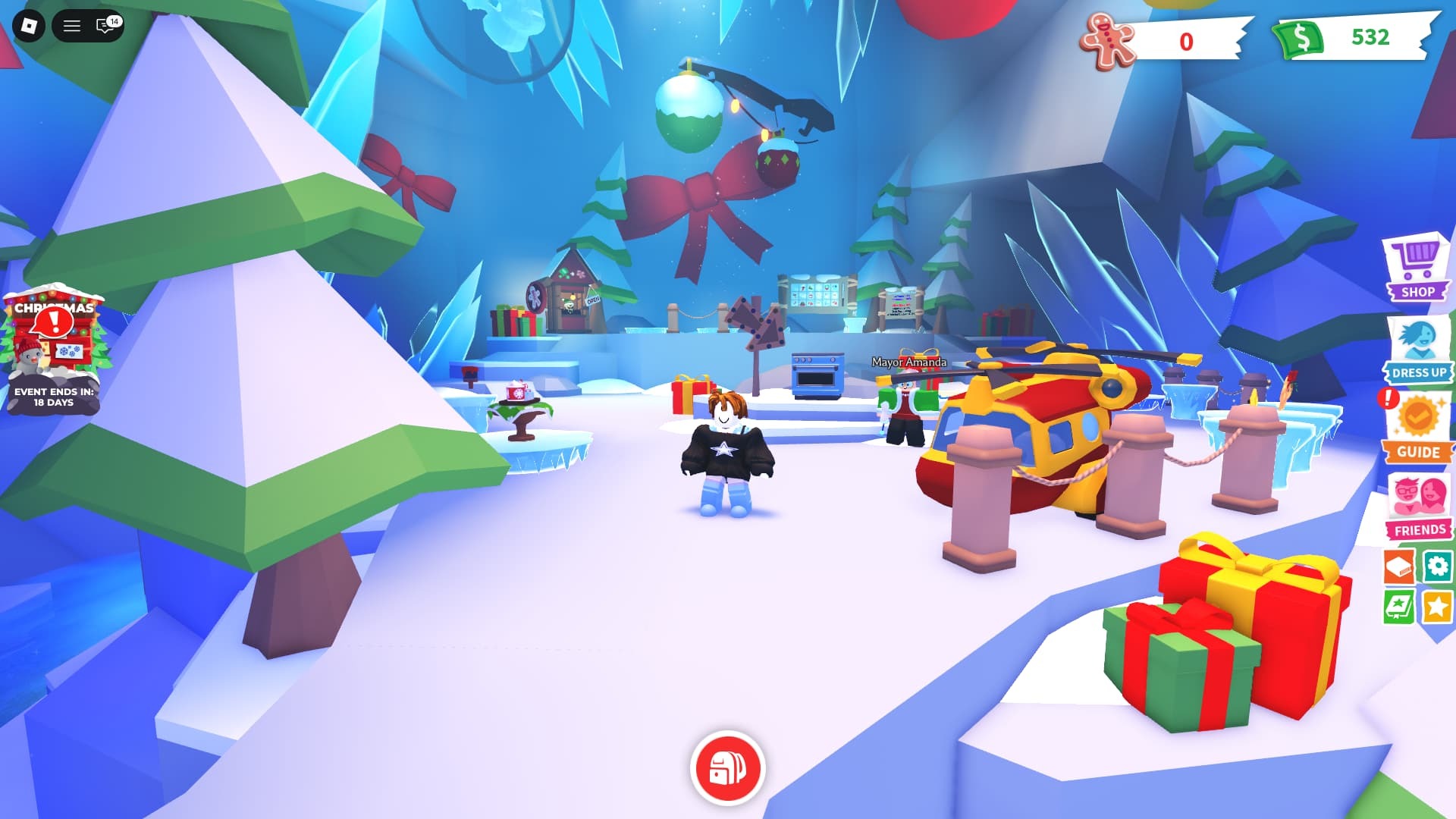Viewport: 1456px width, 819px height.
Task: Open the green star journal icon
Action: click(1398, 607)
